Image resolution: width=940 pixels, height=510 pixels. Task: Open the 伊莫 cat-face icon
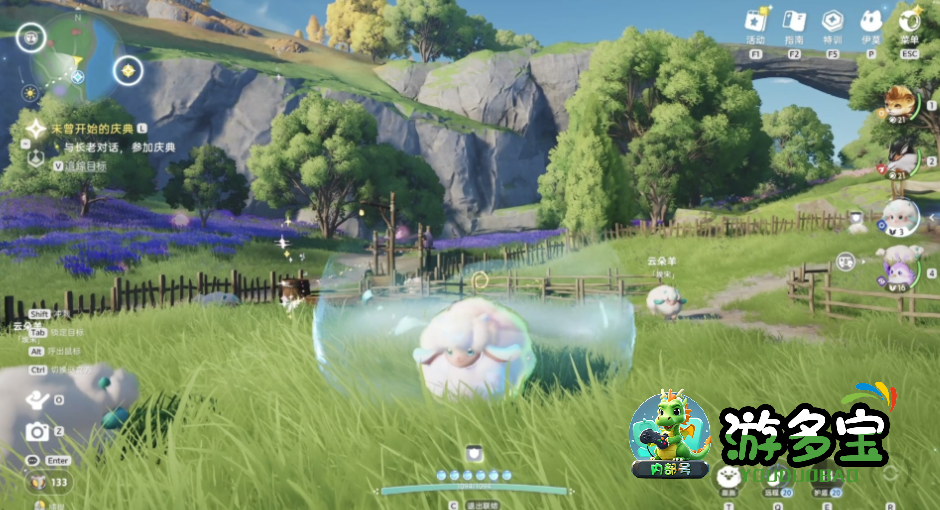pyautogui.click(x=871, y=21)
